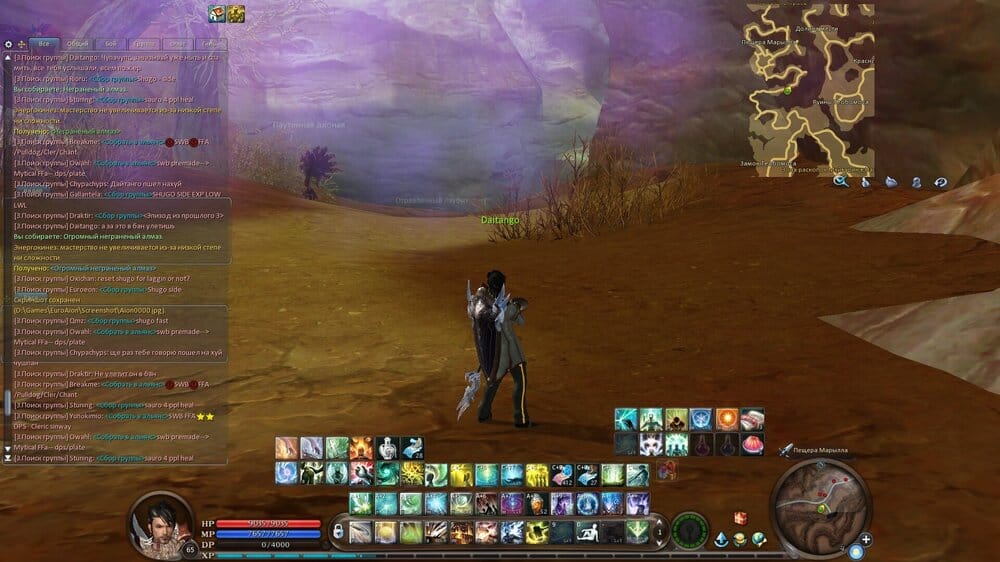The height and width of the screenshot is (562, 1000).
Task: Switch hotbar page with the arrow stepper
Action: 657,531
